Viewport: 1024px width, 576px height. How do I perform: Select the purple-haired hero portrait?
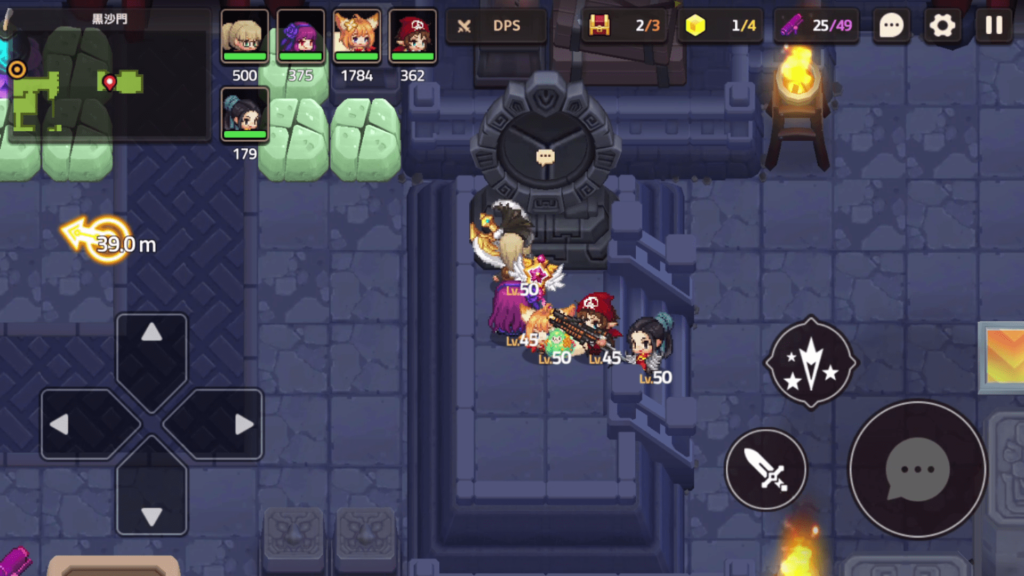(x=300, y=37)
